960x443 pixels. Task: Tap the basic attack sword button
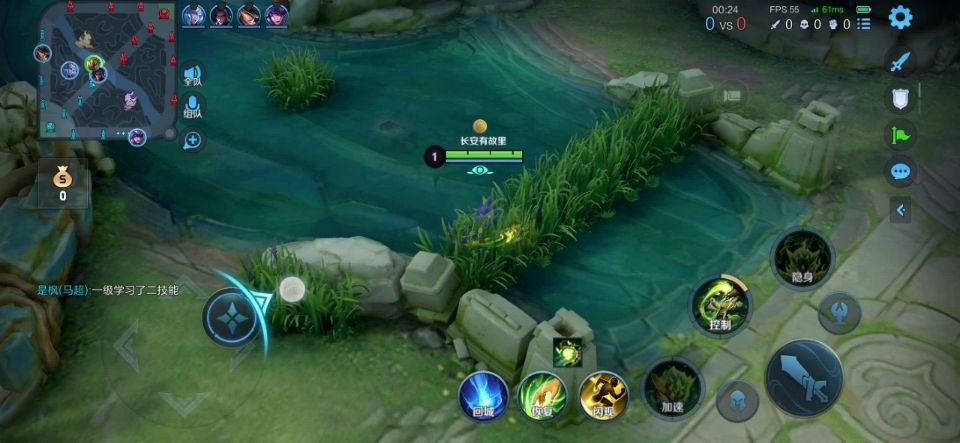coord(803,377)
